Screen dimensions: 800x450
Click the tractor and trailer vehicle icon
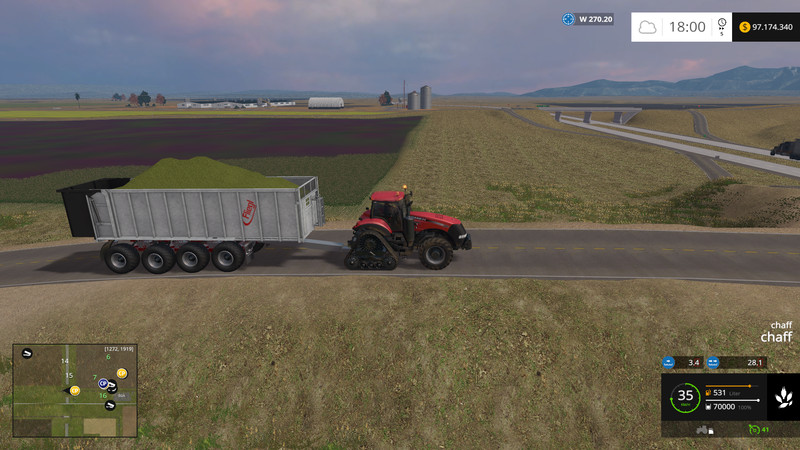(x=704, y=430)
